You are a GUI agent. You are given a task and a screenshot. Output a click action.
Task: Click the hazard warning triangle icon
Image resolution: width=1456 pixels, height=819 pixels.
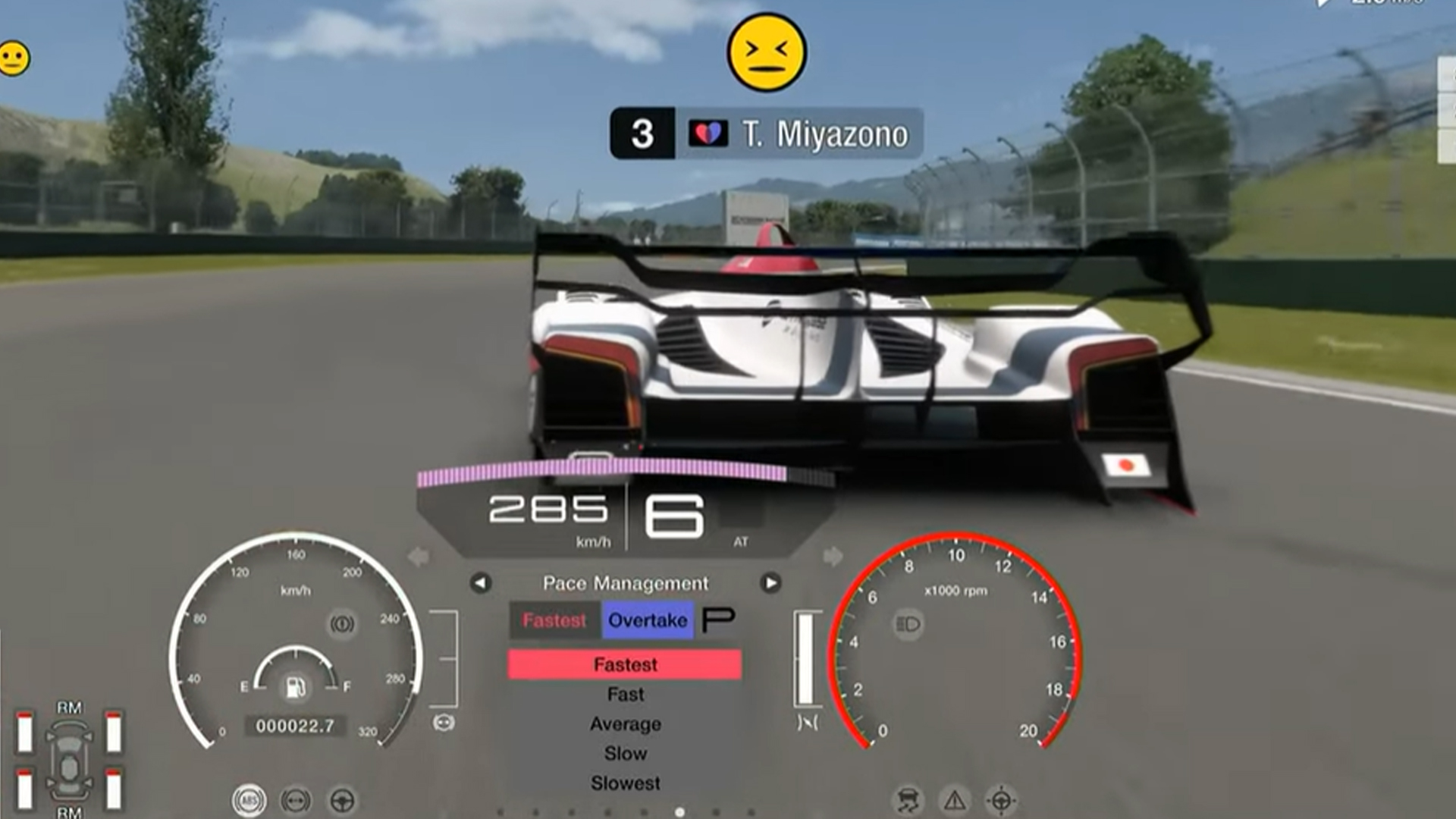(954, 800)
